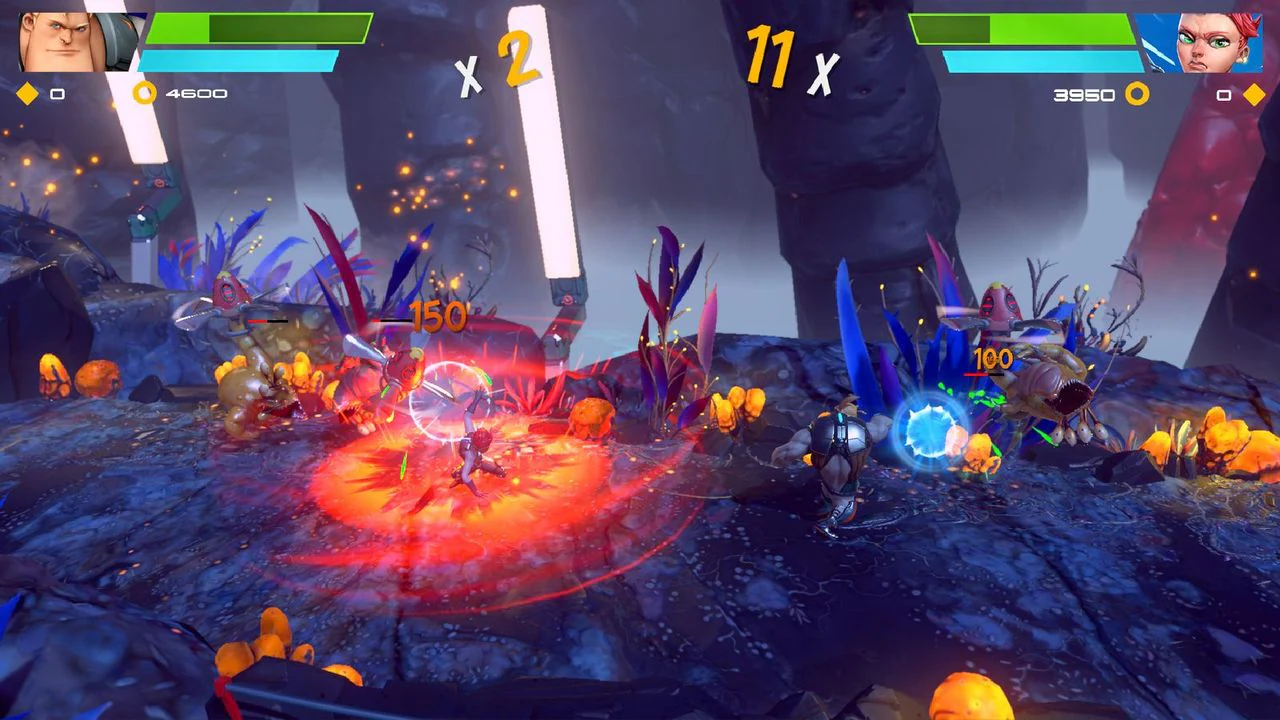Image resolution: width=1280 pixels, height=720 pixels.
Task: Click the yellow diamond icon showing 0 on left
Action: [25, 94]
